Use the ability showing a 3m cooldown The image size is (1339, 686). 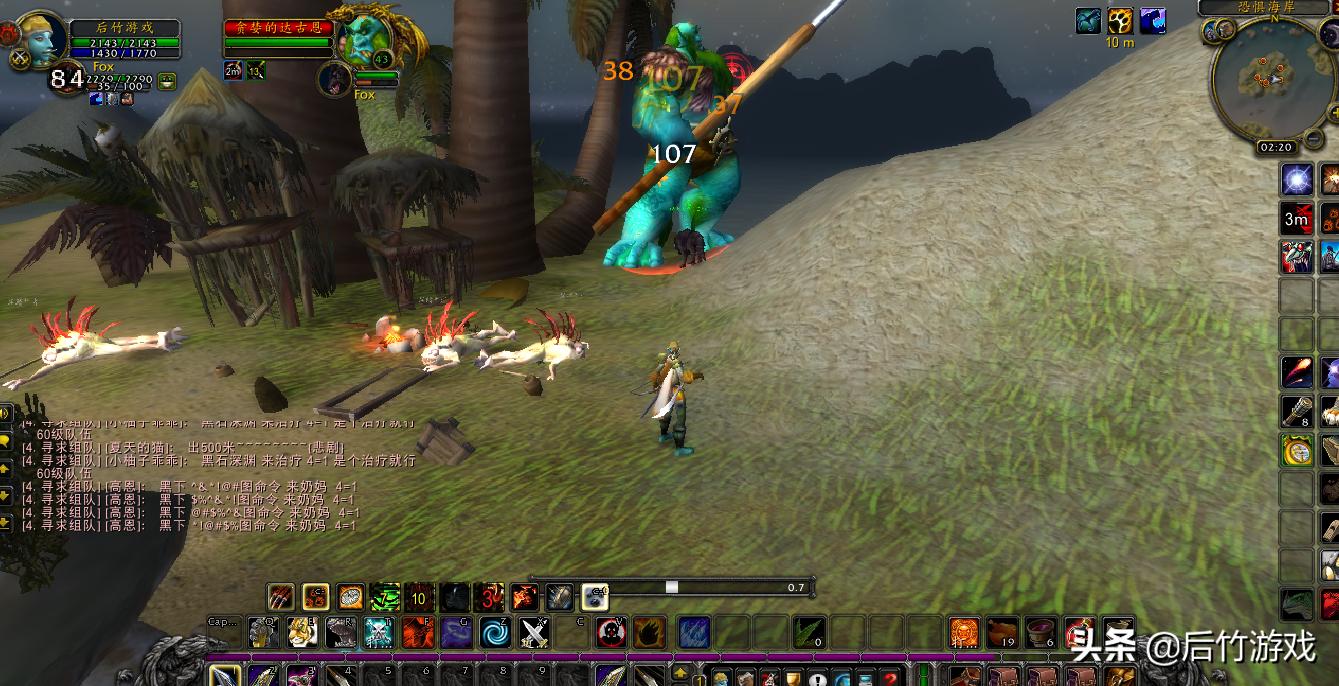pyautogui.click(x=1297, y=218)
